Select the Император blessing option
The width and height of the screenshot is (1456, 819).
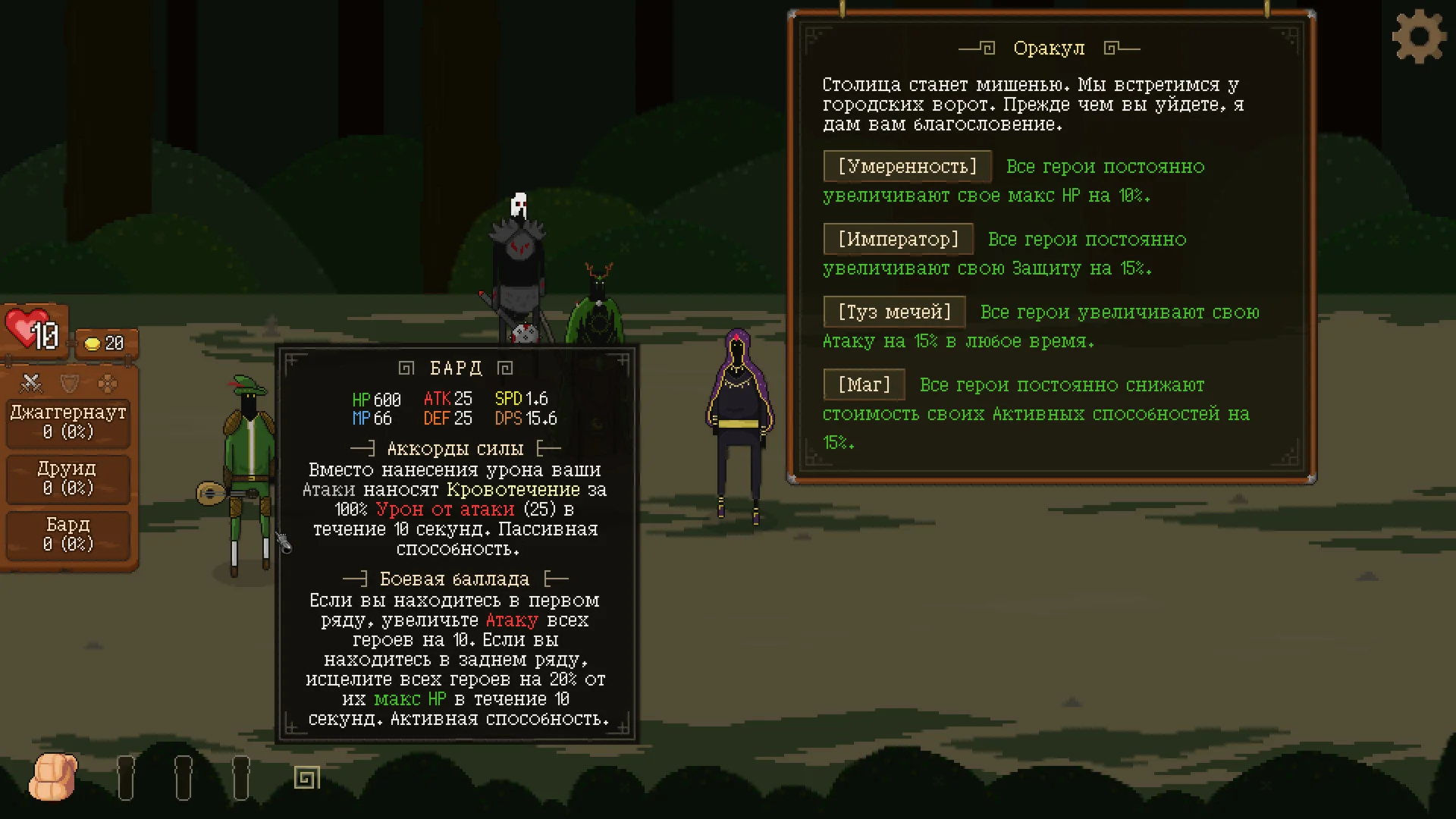click(x=898, y=240)
